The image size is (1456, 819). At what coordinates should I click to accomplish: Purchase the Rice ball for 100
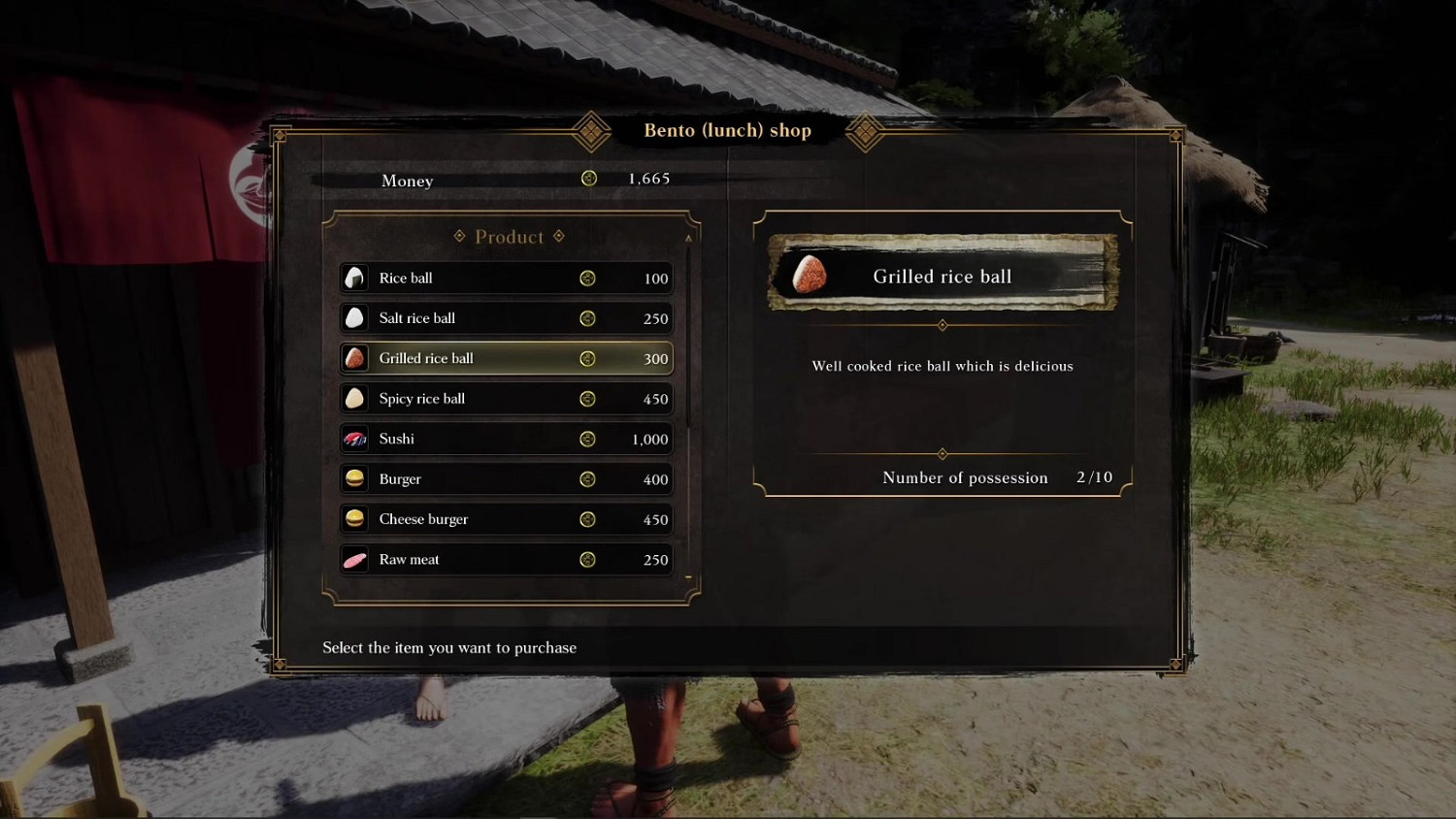point(505,278)
